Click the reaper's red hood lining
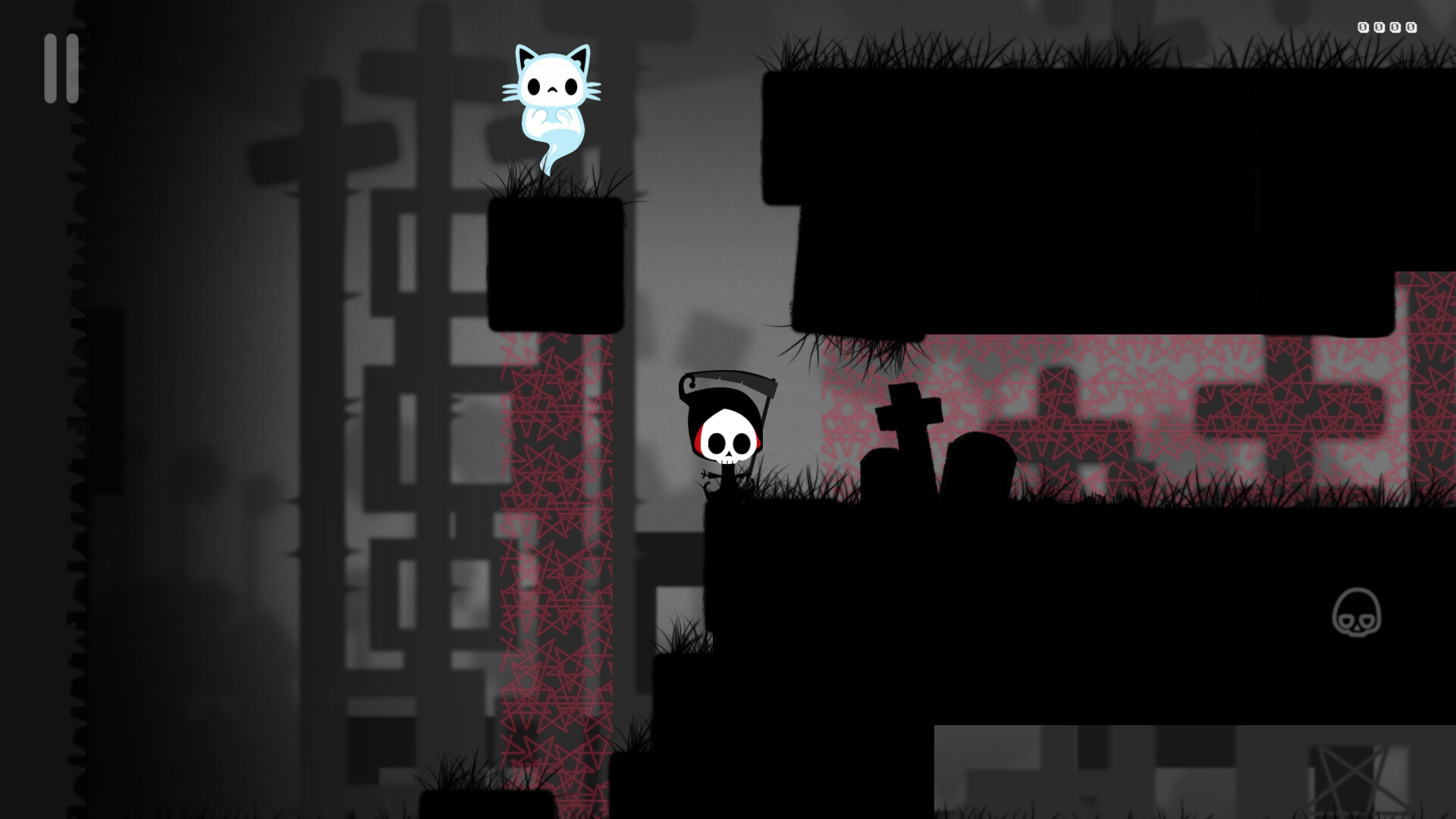Image resolution: width=1456 pixels, height=819 pixels. click(699, 438)
